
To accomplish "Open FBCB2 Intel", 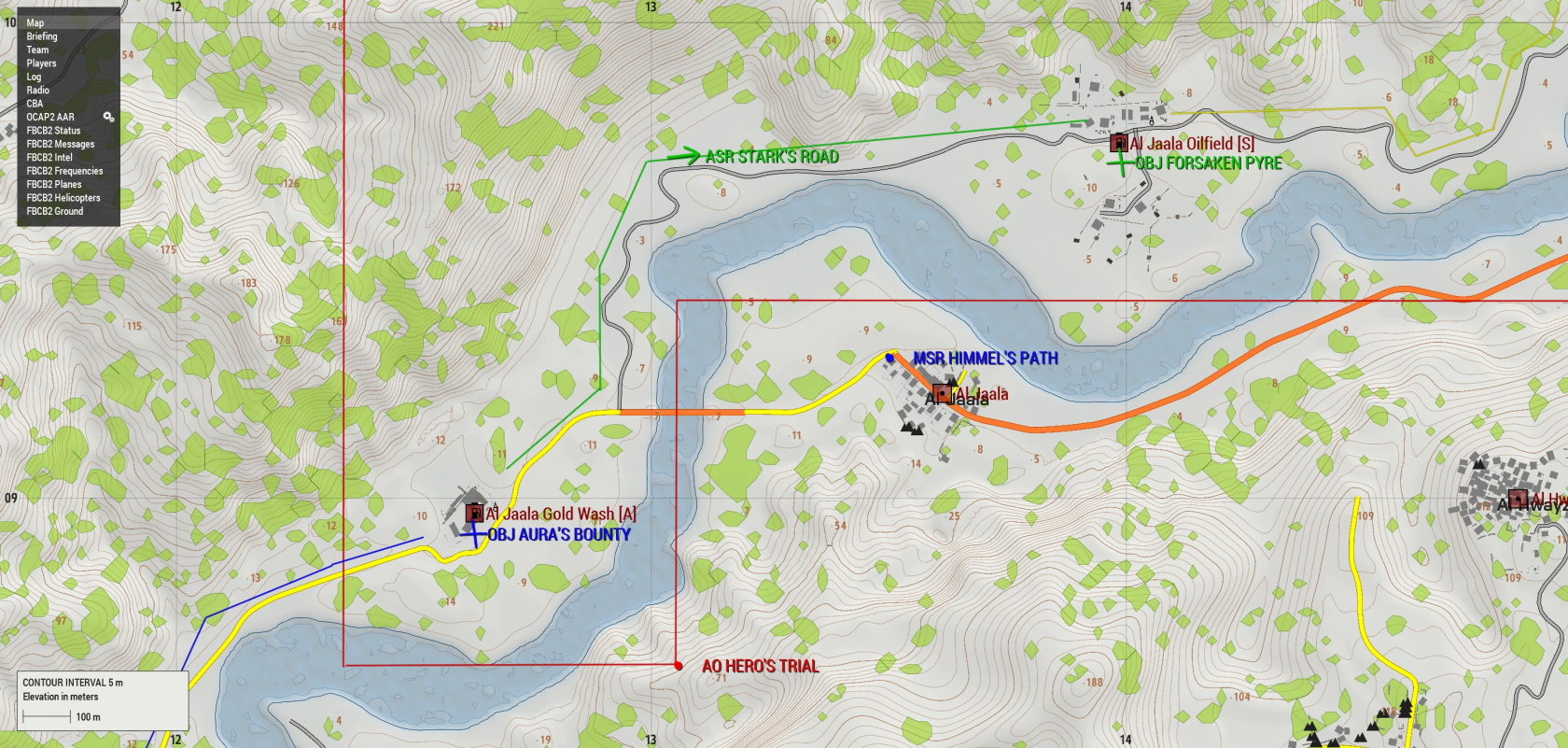I will click(49, 158).
